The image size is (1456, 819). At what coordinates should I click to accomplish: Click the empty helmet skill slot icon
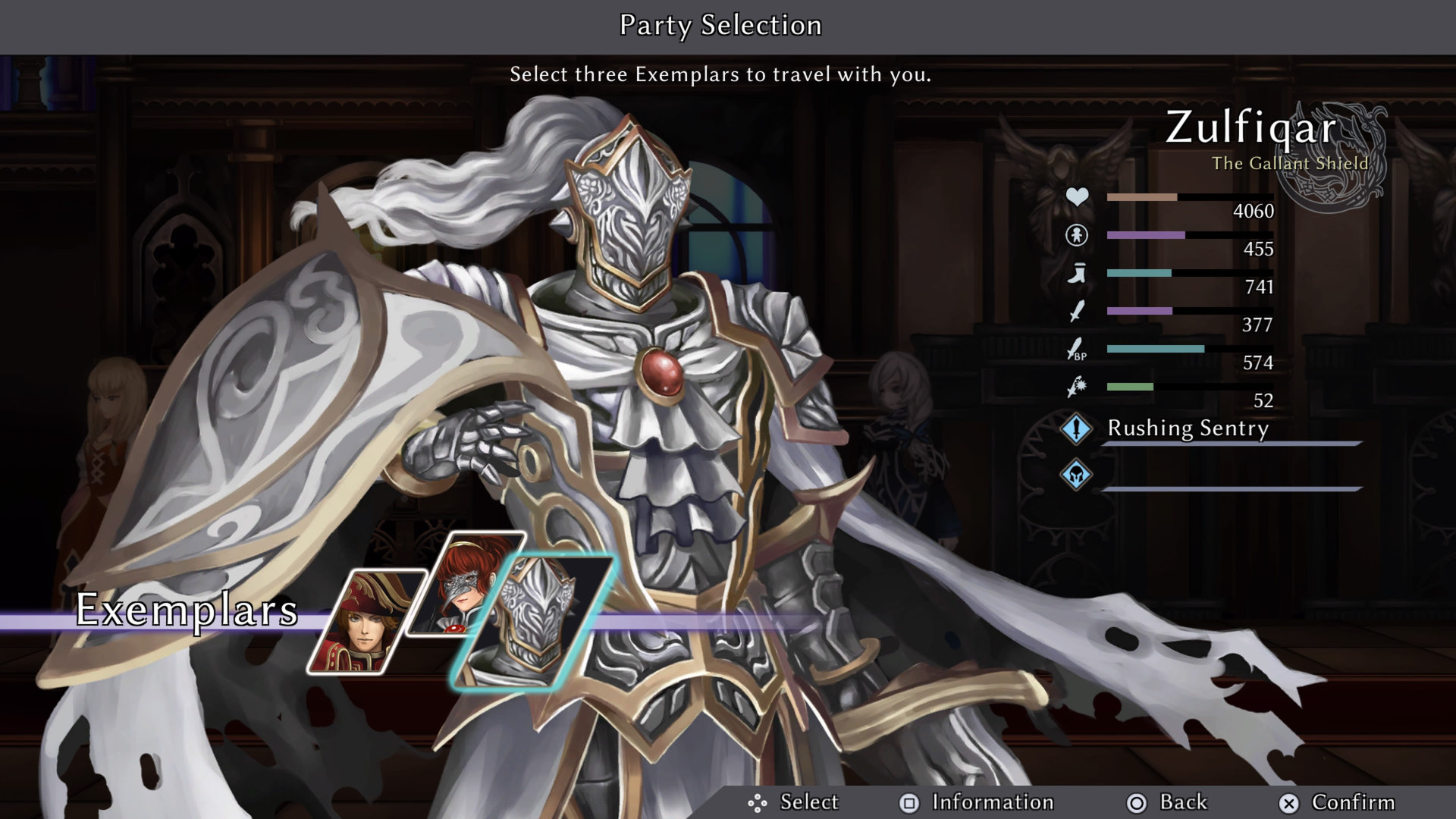(1076, 475)
